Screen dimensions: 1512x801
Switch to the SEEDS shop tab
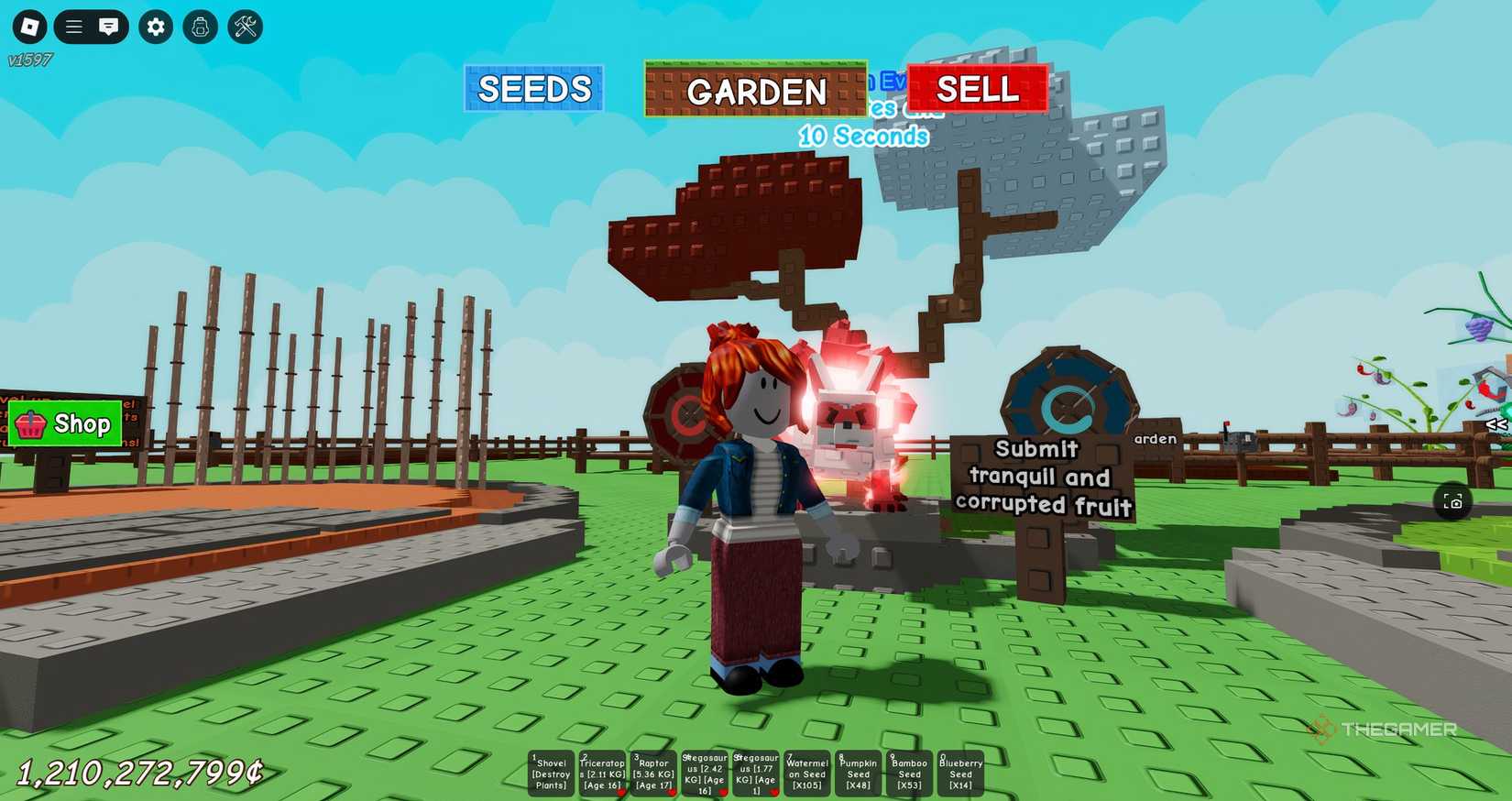pos(534,89)
